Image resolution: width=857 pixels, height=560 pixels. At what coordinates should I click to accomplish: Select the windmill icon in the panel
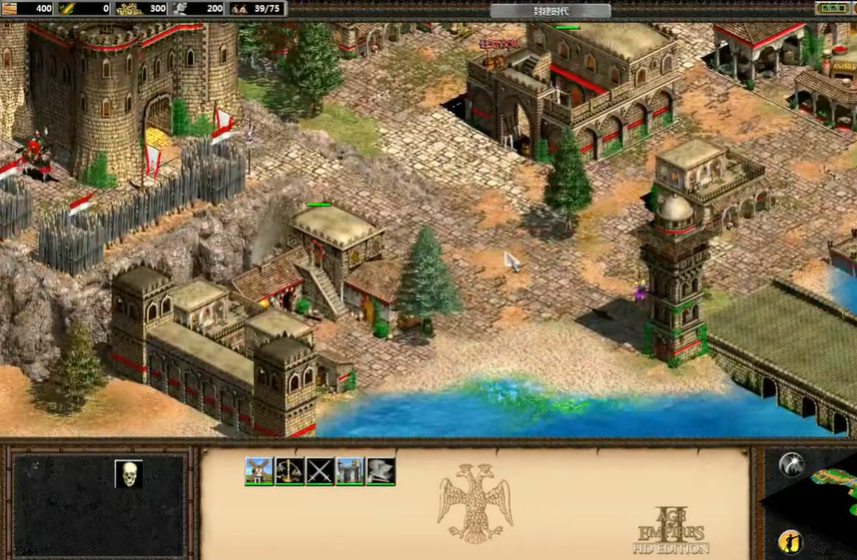tap(259, 471)
